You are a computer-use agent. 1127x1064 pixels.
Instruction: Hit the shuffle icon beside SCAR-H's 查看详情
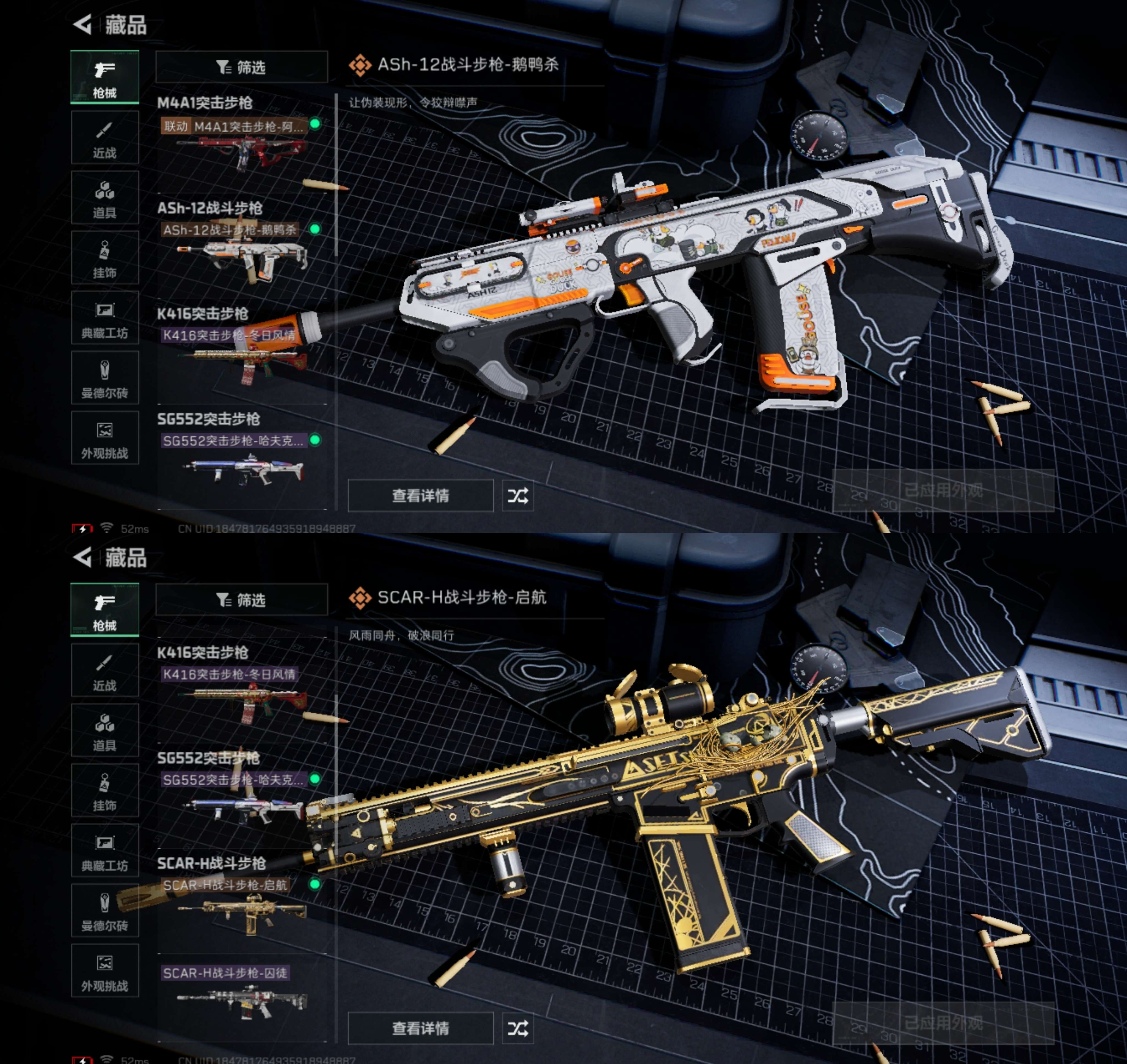point(518,1028)
